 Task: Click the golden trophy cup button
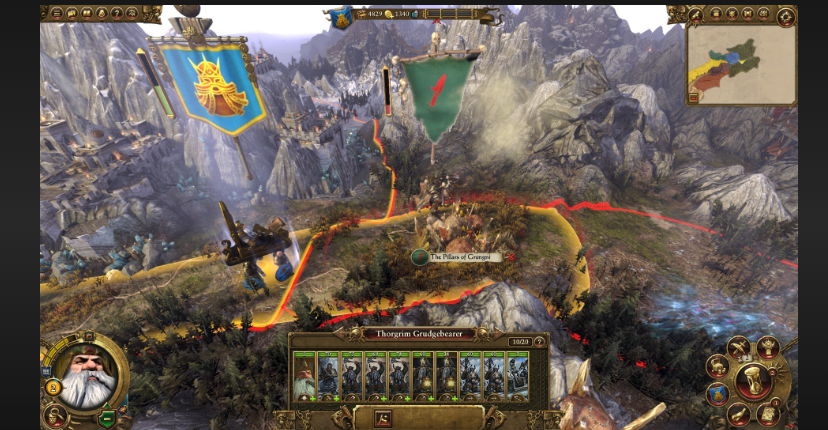pos(768,346)
